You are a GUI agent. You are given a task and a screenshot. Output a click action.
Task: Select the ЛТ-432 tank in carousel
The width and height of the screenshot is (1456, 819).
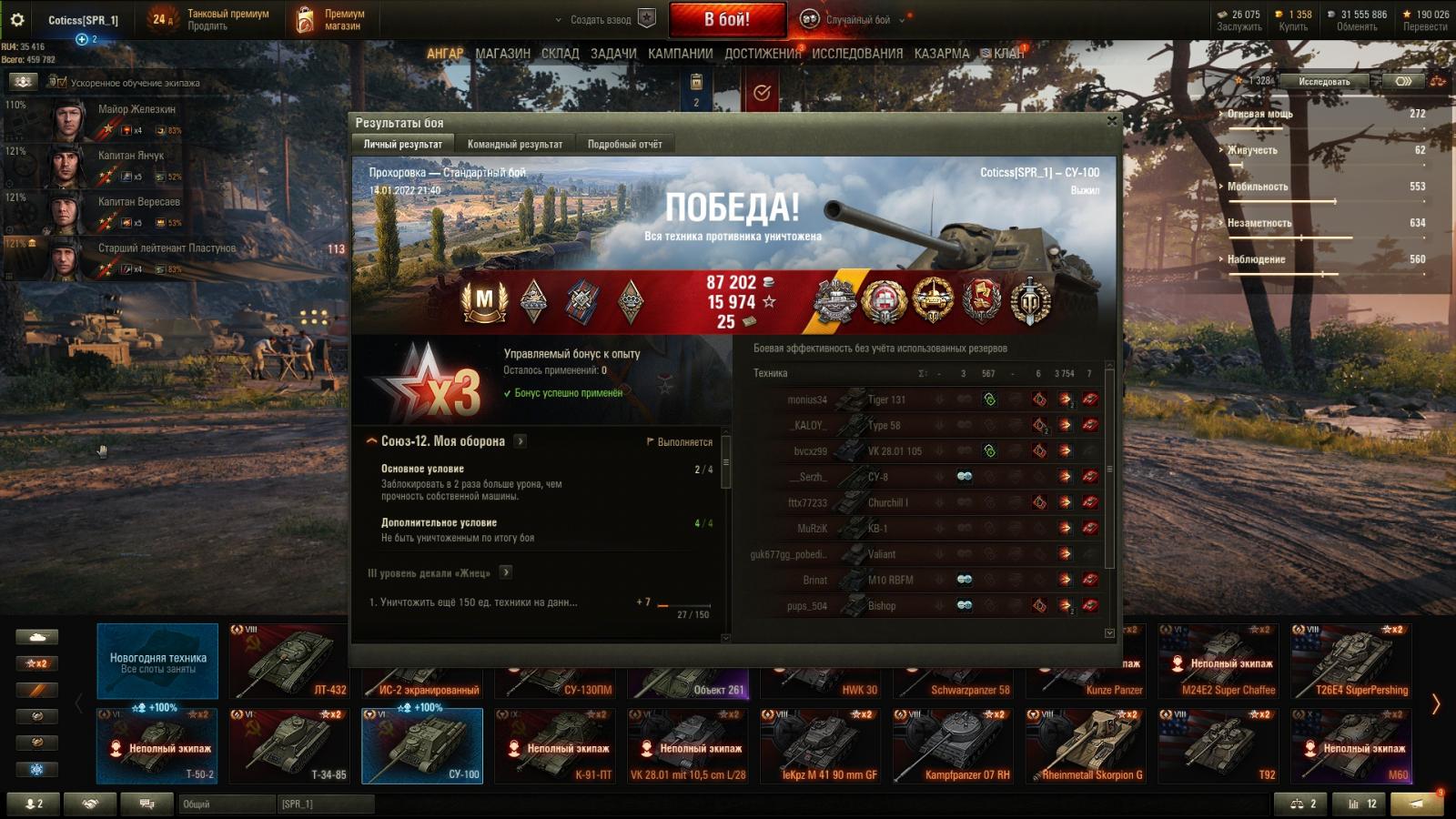[x=289, y=661]
